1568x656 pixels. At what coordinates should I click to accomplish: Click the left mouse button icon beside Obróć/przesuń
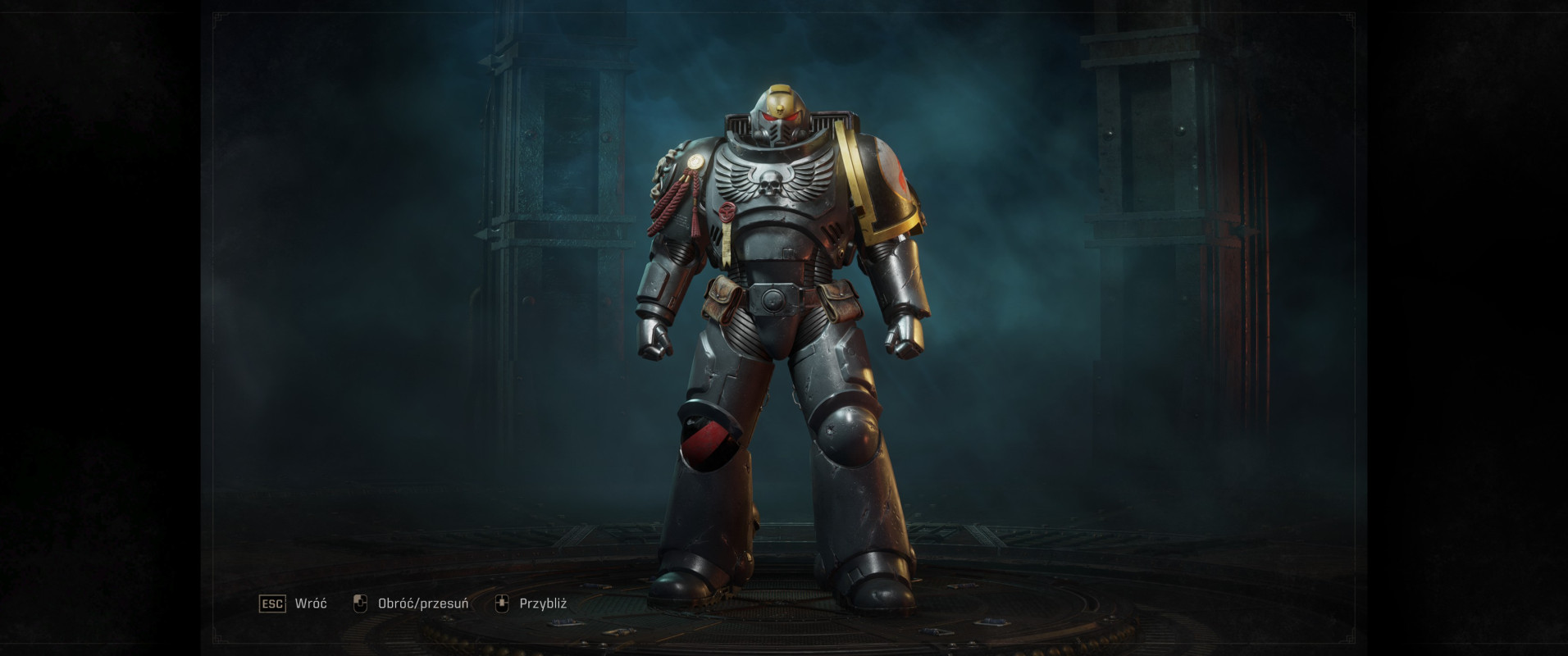tap(359, 604)
